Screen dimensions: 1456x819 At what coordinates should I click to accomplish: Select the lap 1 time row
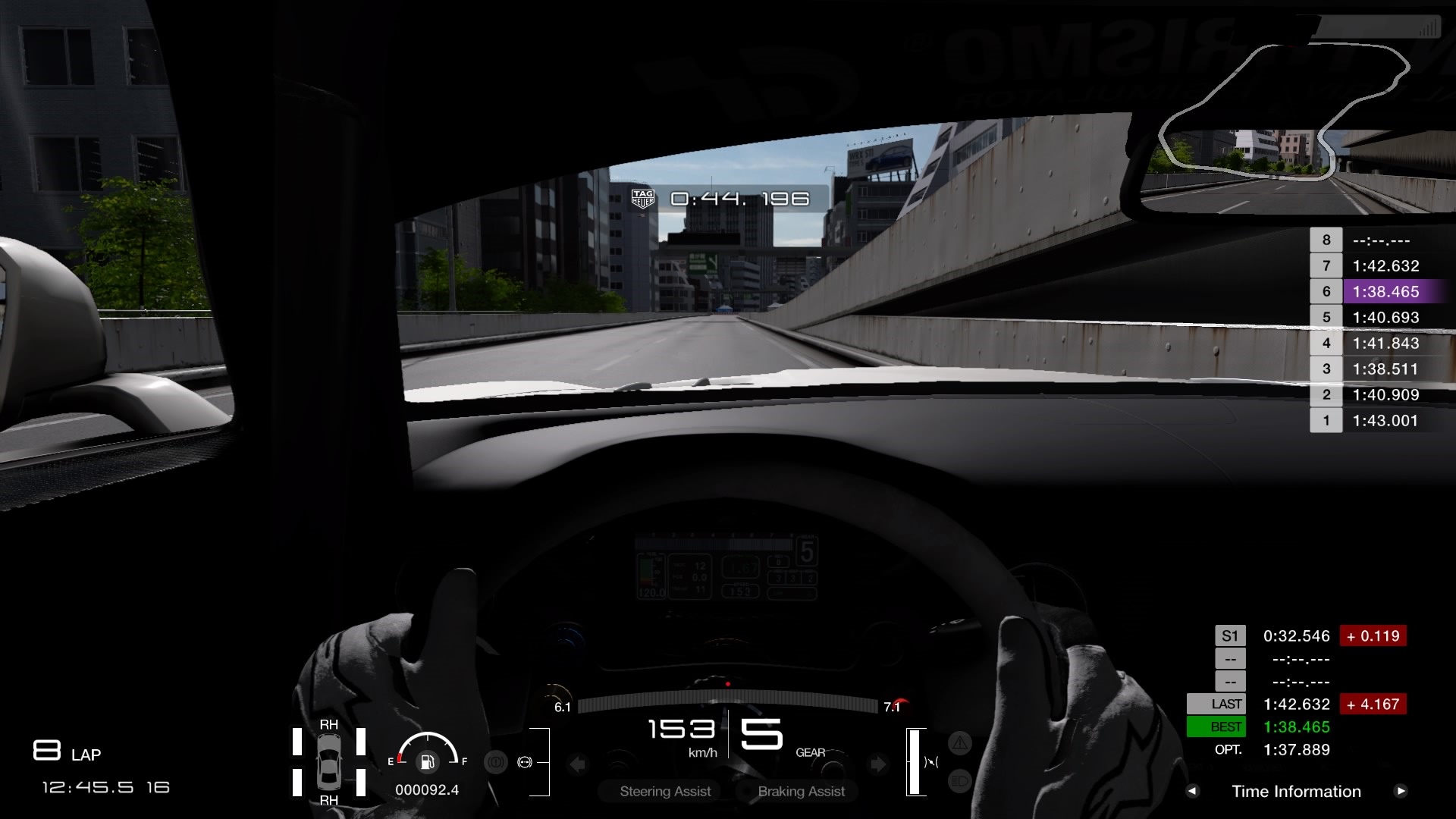tap(1385, 421)
